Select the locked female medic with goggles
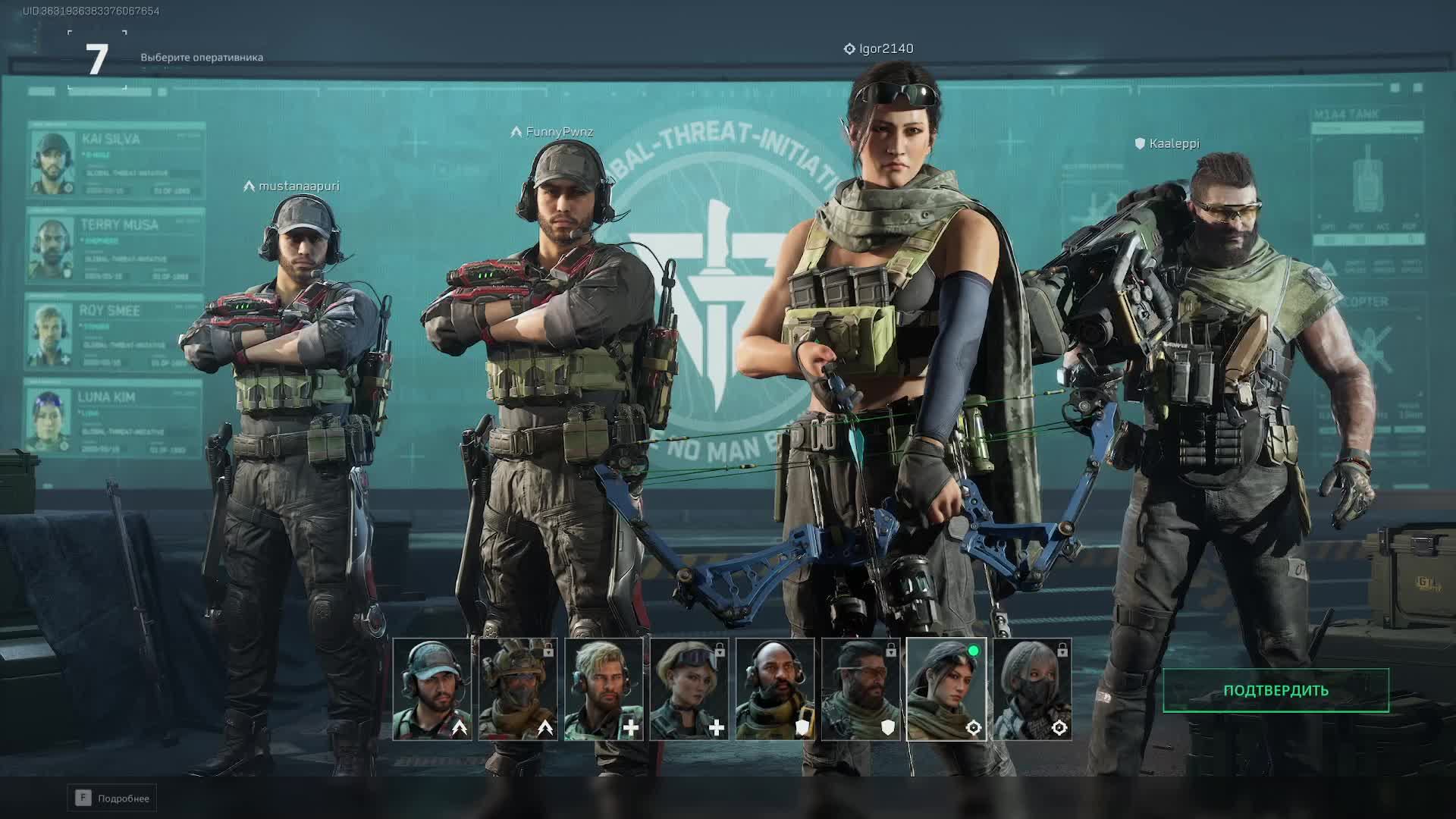This screenshot has height=819, width=1456. [x=689, y=689]
